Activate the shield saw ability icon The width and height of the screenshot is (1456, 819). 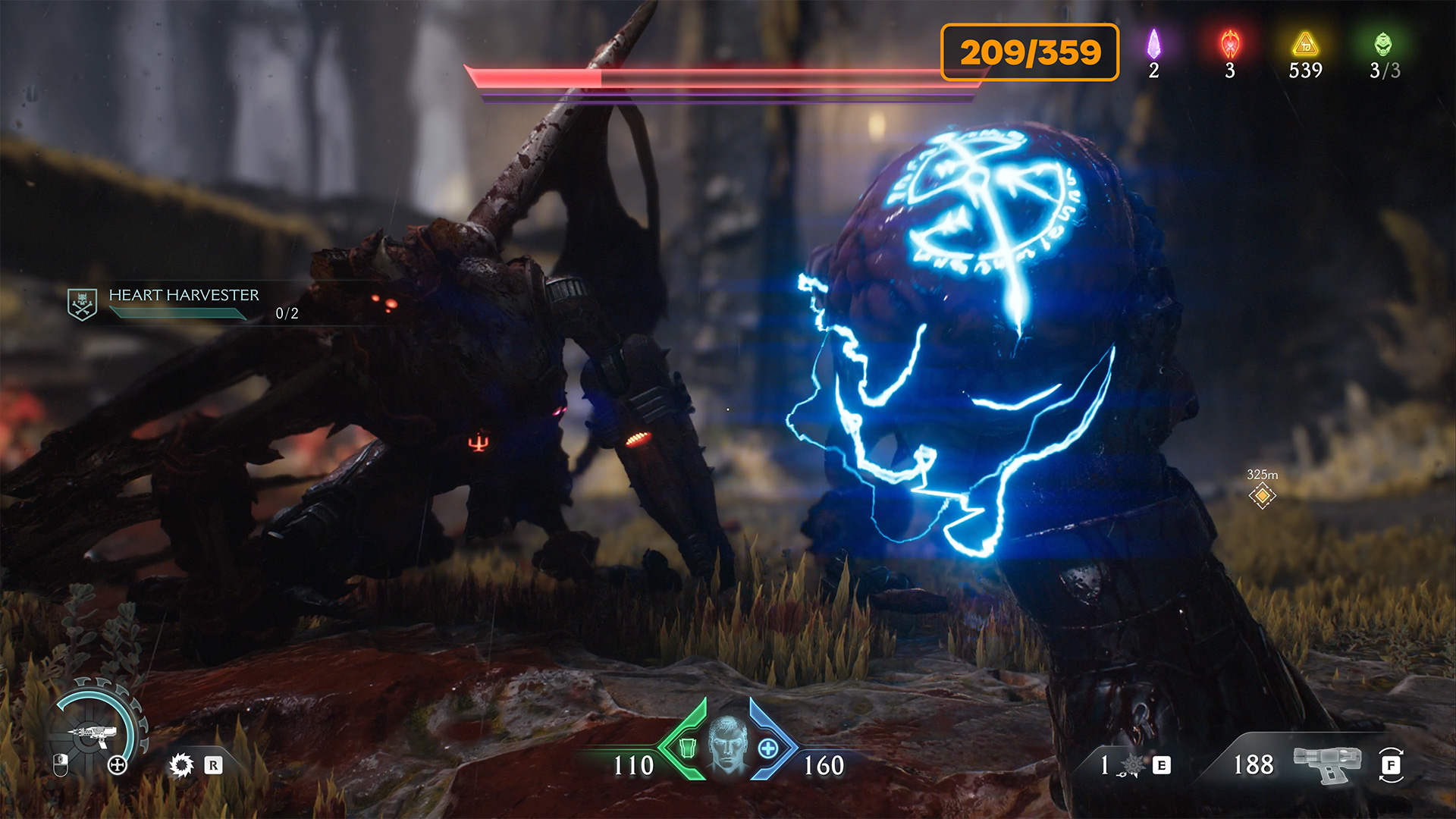(x=181, y=765)
